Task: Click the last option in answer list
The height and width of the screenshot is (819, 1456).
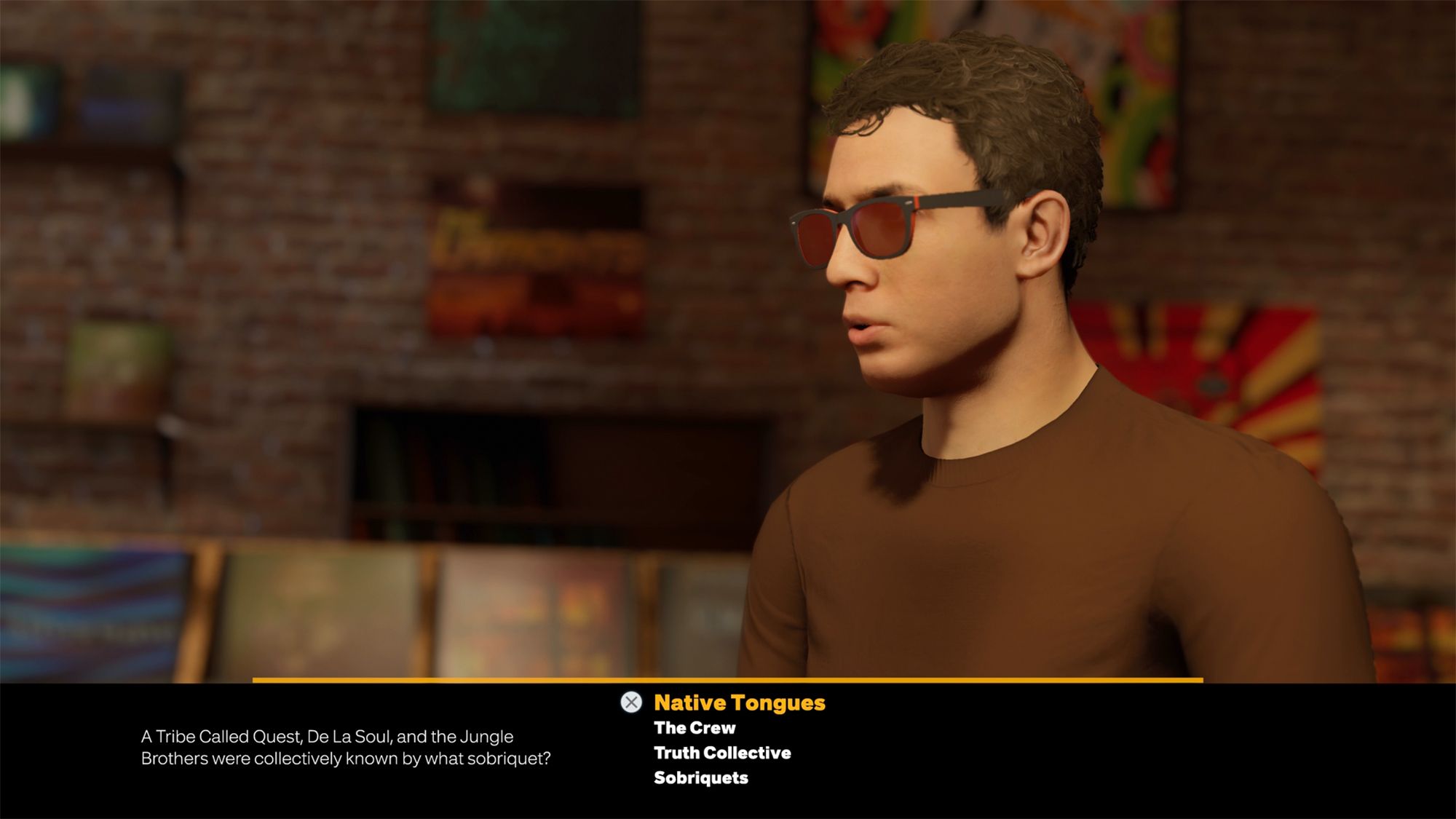Action: click(700, 778)
